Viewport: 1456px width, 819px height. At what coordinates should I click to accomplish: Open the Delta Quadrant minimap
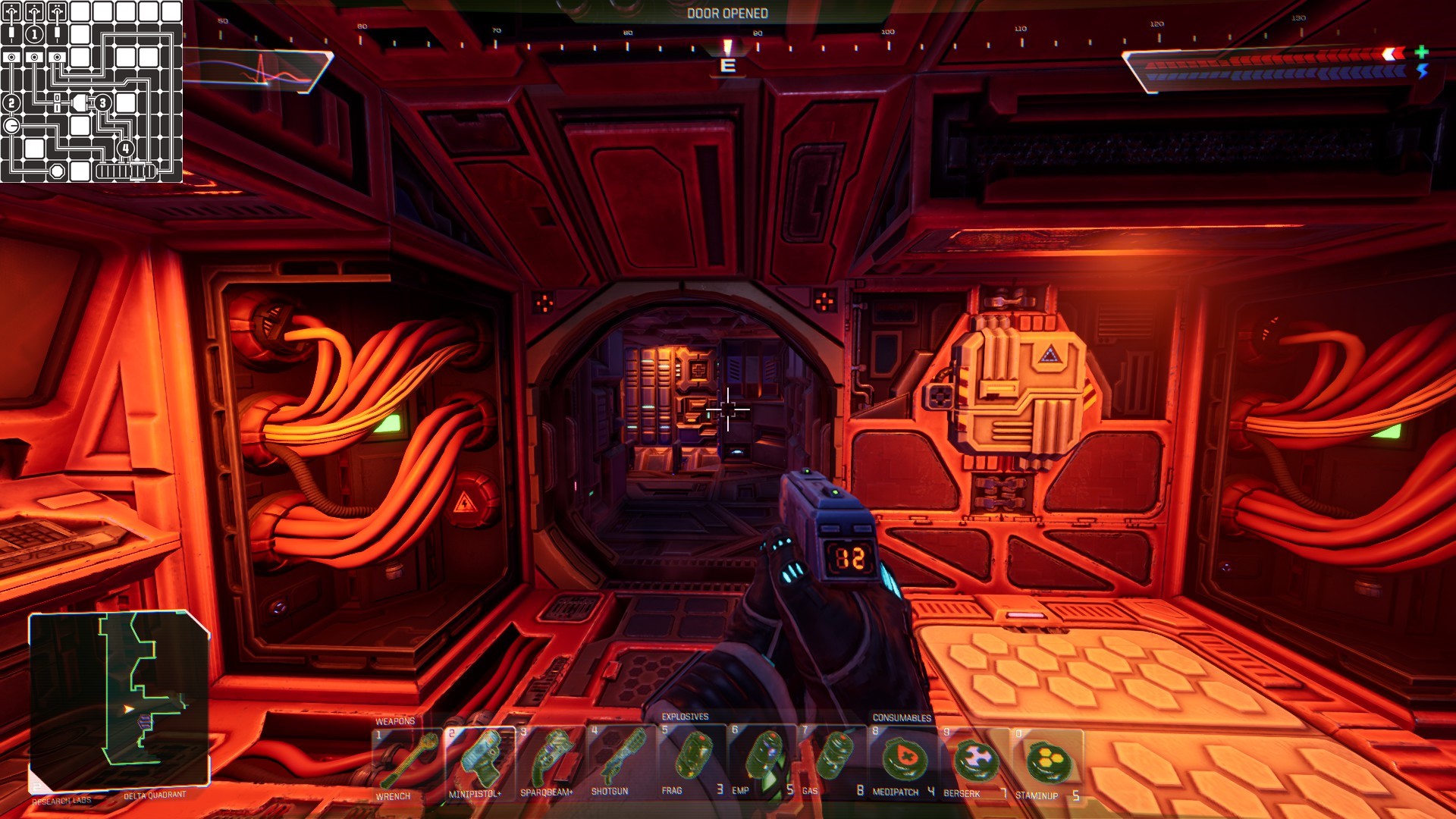[x=119, y=699]
